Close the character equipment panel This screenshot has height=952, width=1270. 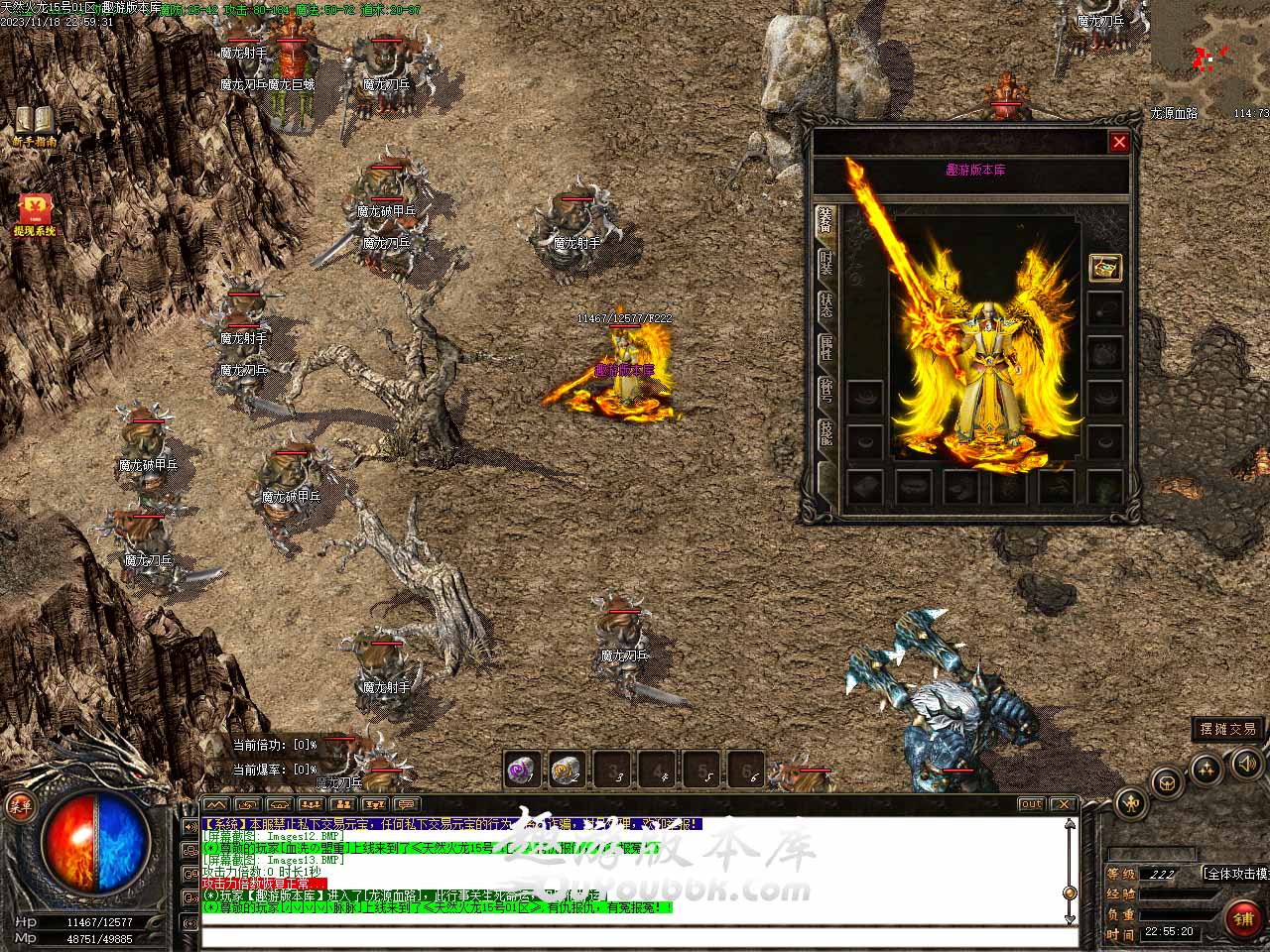click(1119, 142)
